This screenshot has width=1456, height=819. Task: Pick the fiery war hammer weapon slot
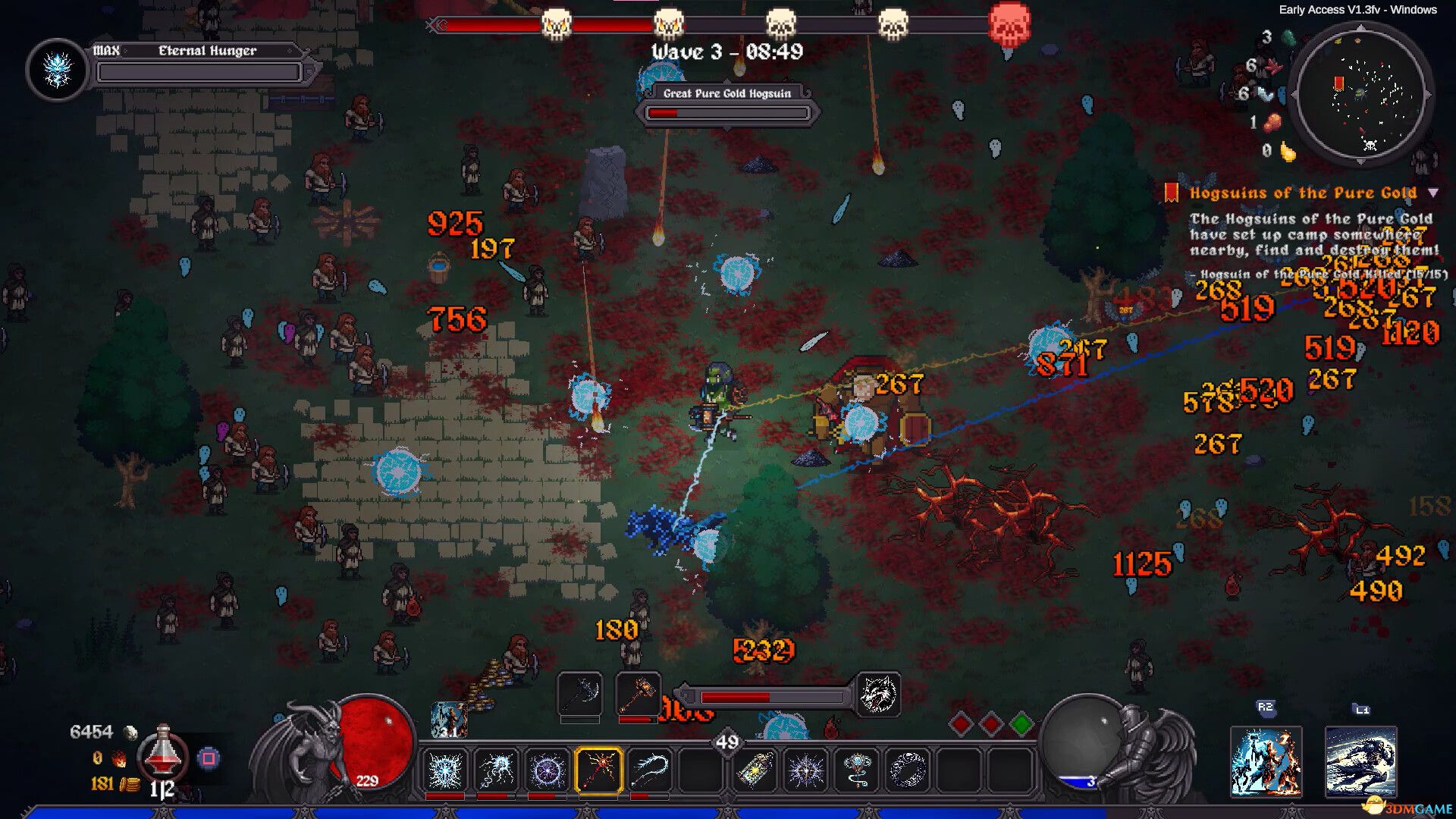pos(638,693)
